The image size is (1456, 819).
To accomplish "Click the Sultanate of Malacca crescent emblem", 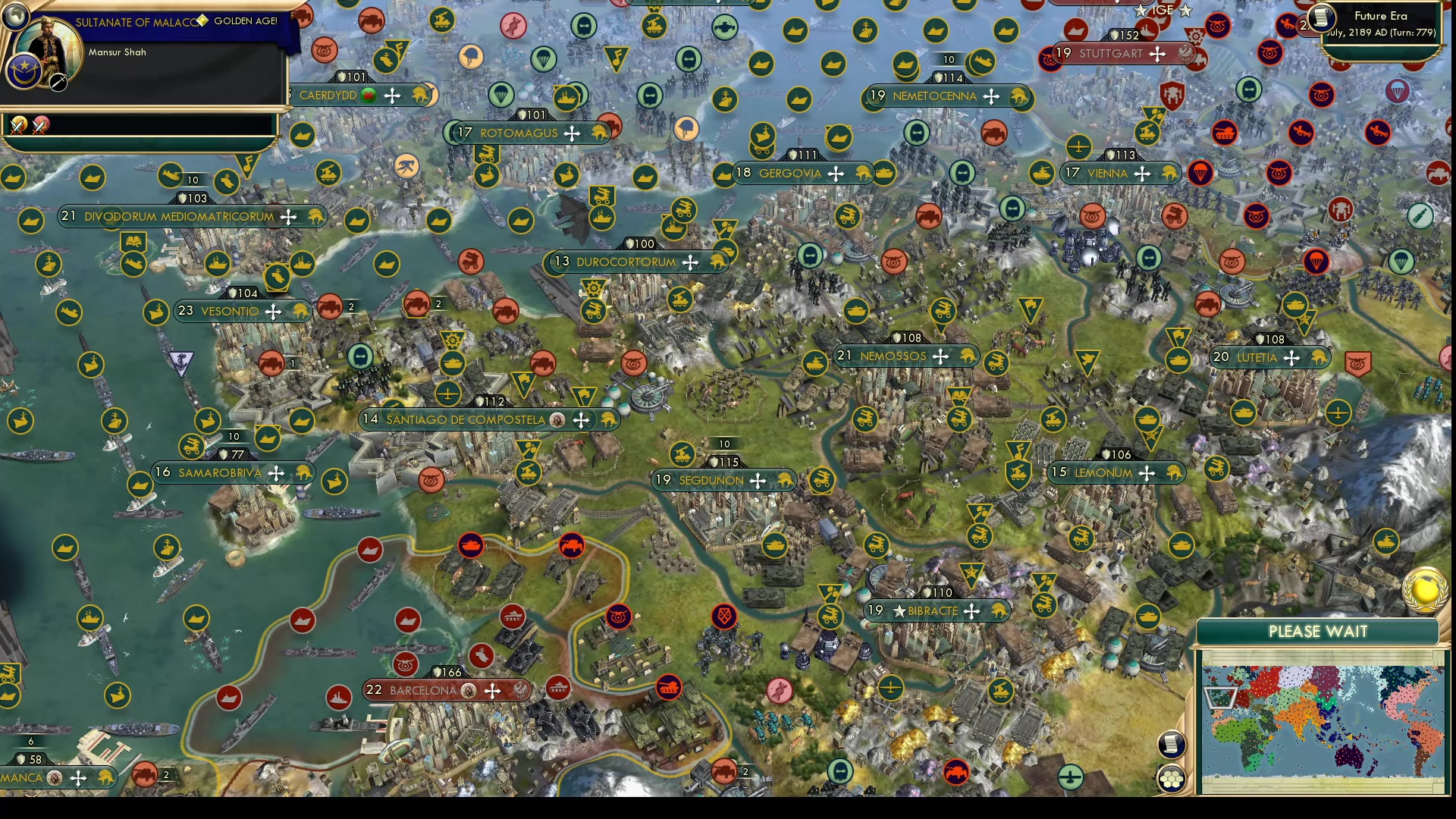I will tap(25, 71).
